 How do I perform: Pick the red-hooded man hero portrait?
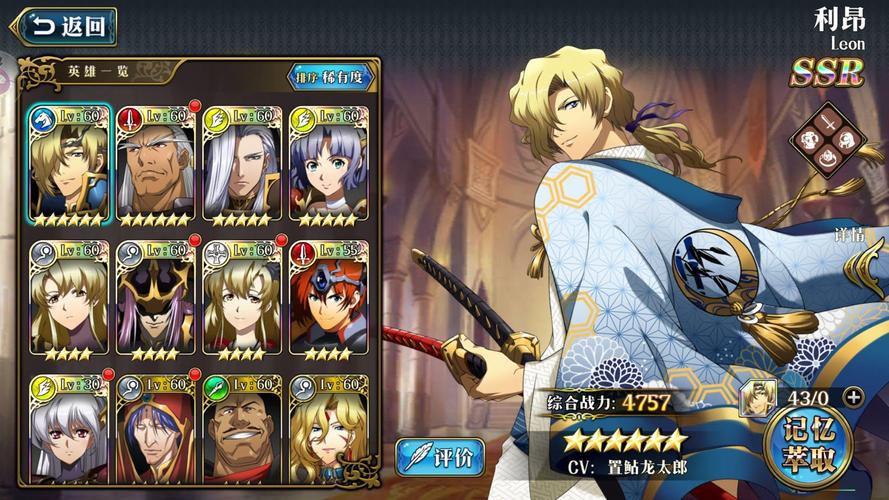(155, 428)
